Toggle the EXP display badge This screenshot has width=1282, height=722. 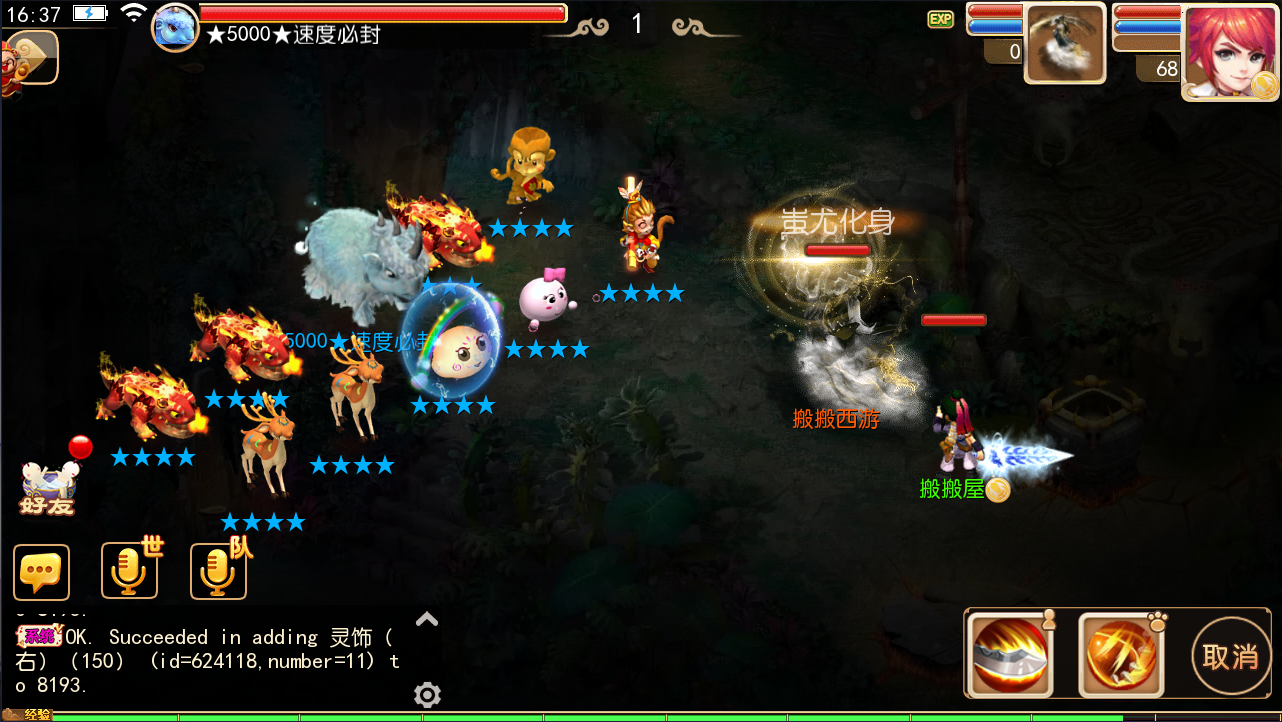tap(940, 18)
